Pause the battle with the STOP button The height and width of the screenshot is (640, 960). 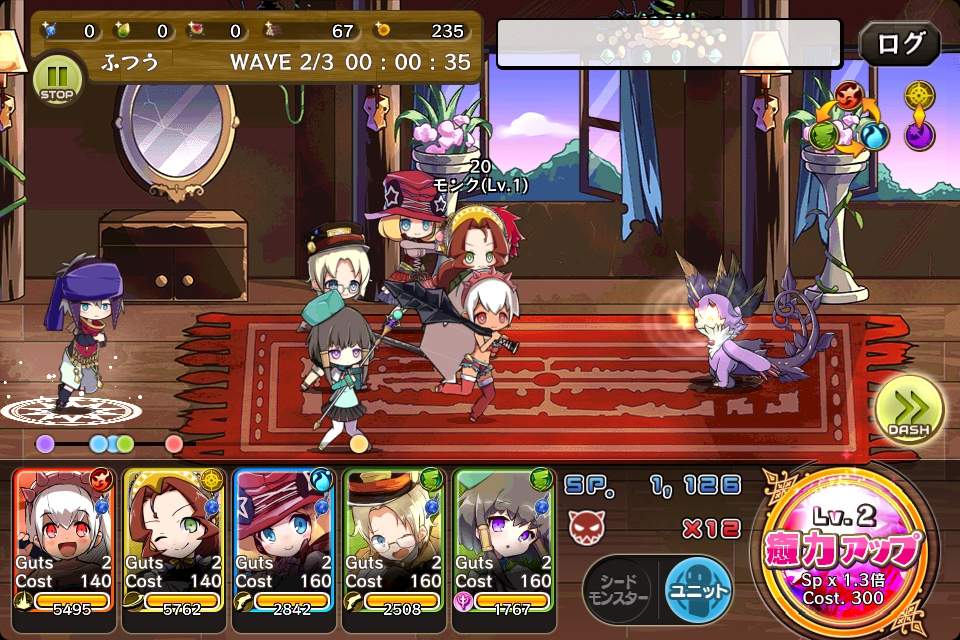pos(56,78)
